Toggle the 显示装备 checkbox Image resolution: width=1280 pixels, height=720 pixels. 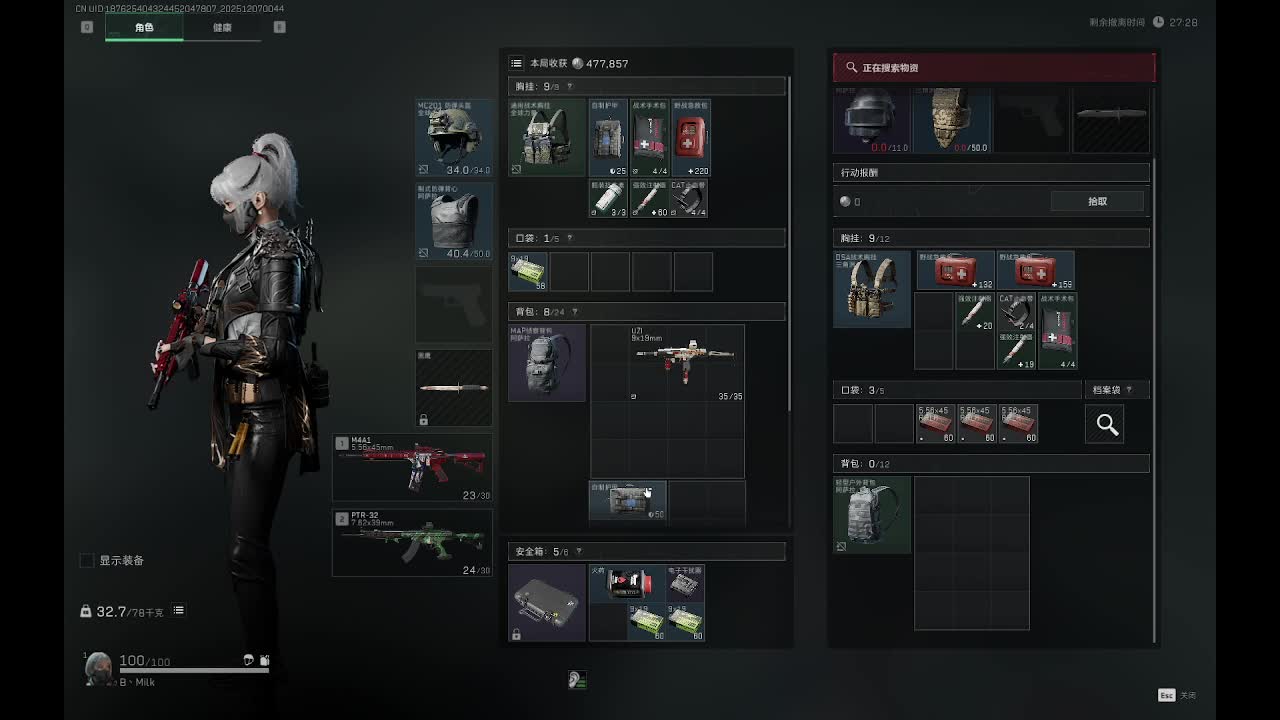[x=87, y=561]
